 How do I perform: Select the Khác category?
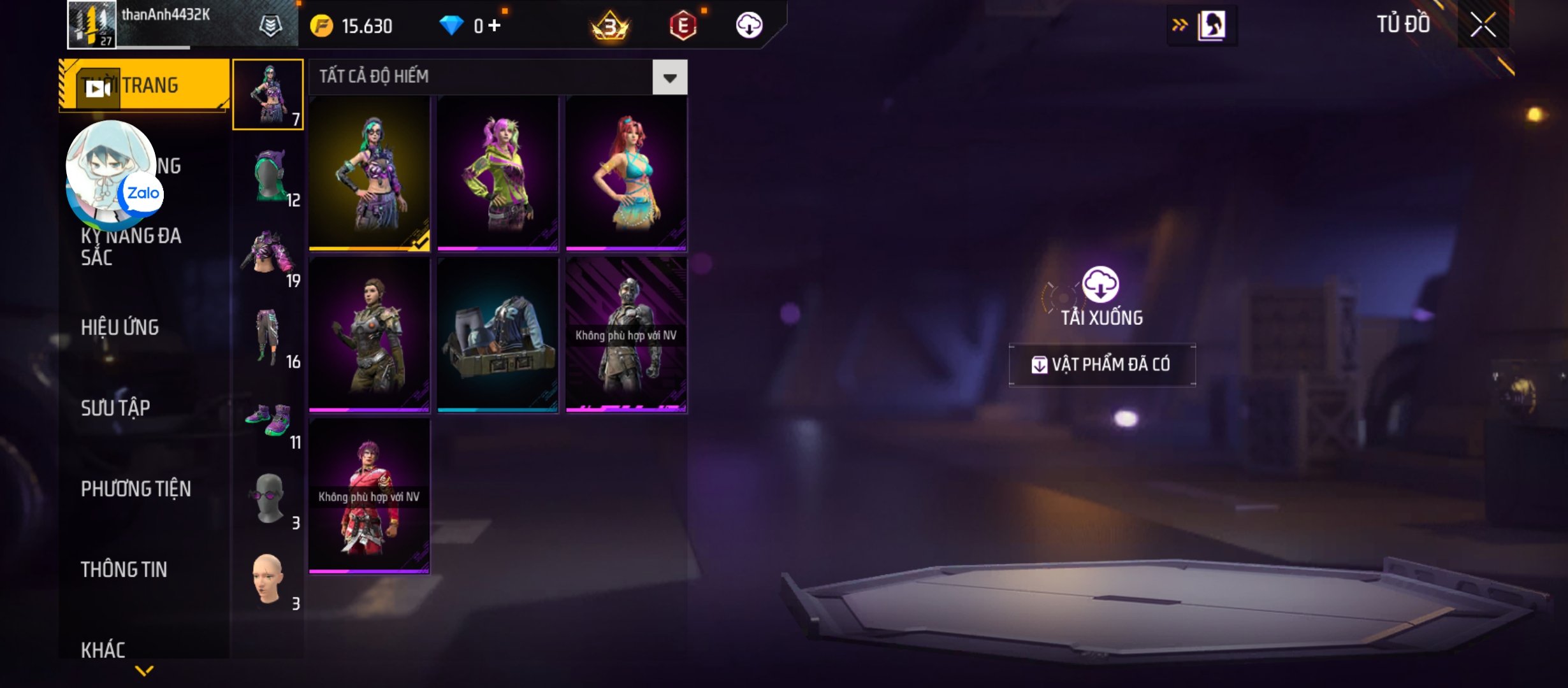[x=103, y=650]
